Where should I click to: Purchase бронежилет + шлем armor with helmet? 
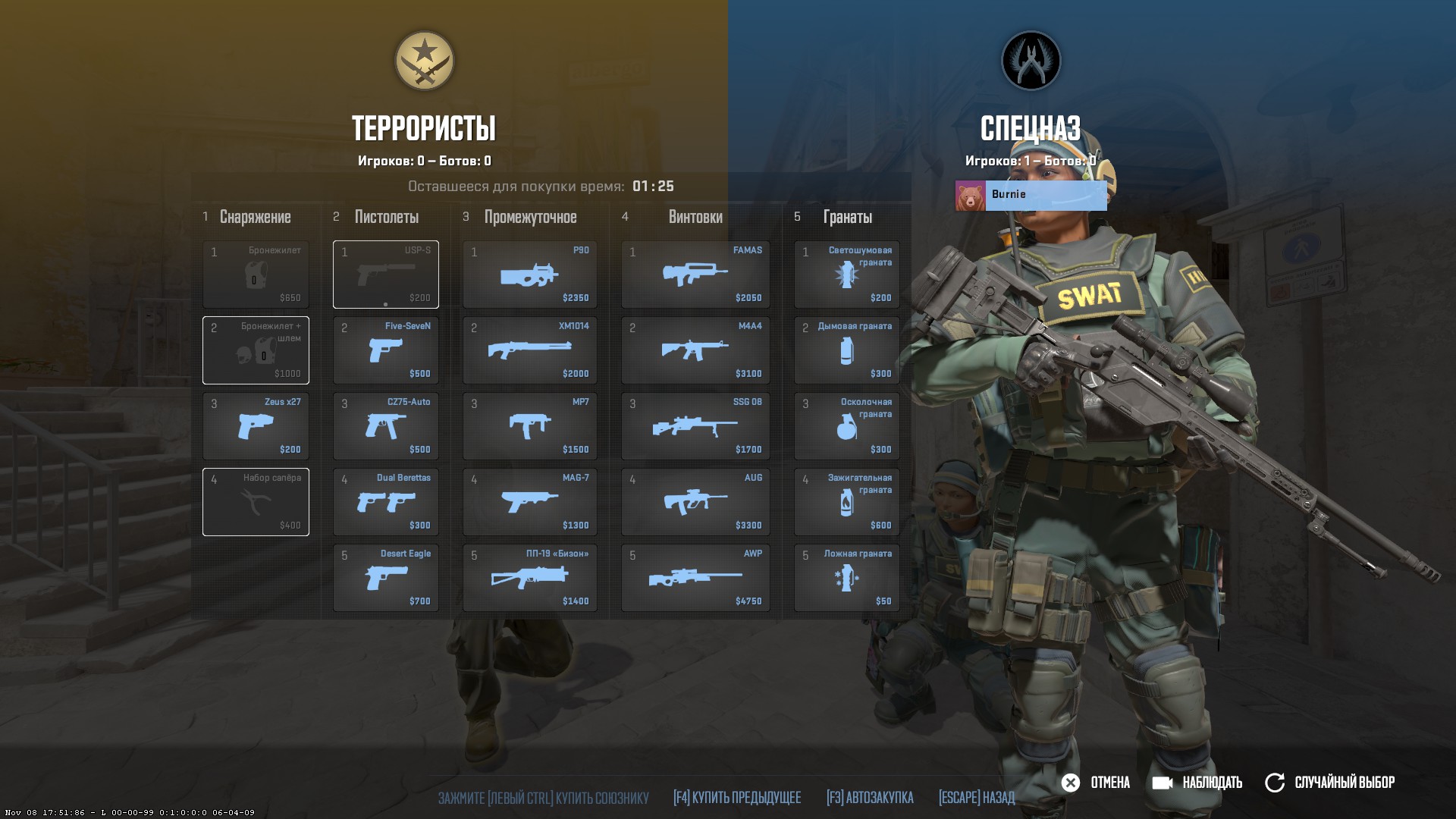coord(256,350)
